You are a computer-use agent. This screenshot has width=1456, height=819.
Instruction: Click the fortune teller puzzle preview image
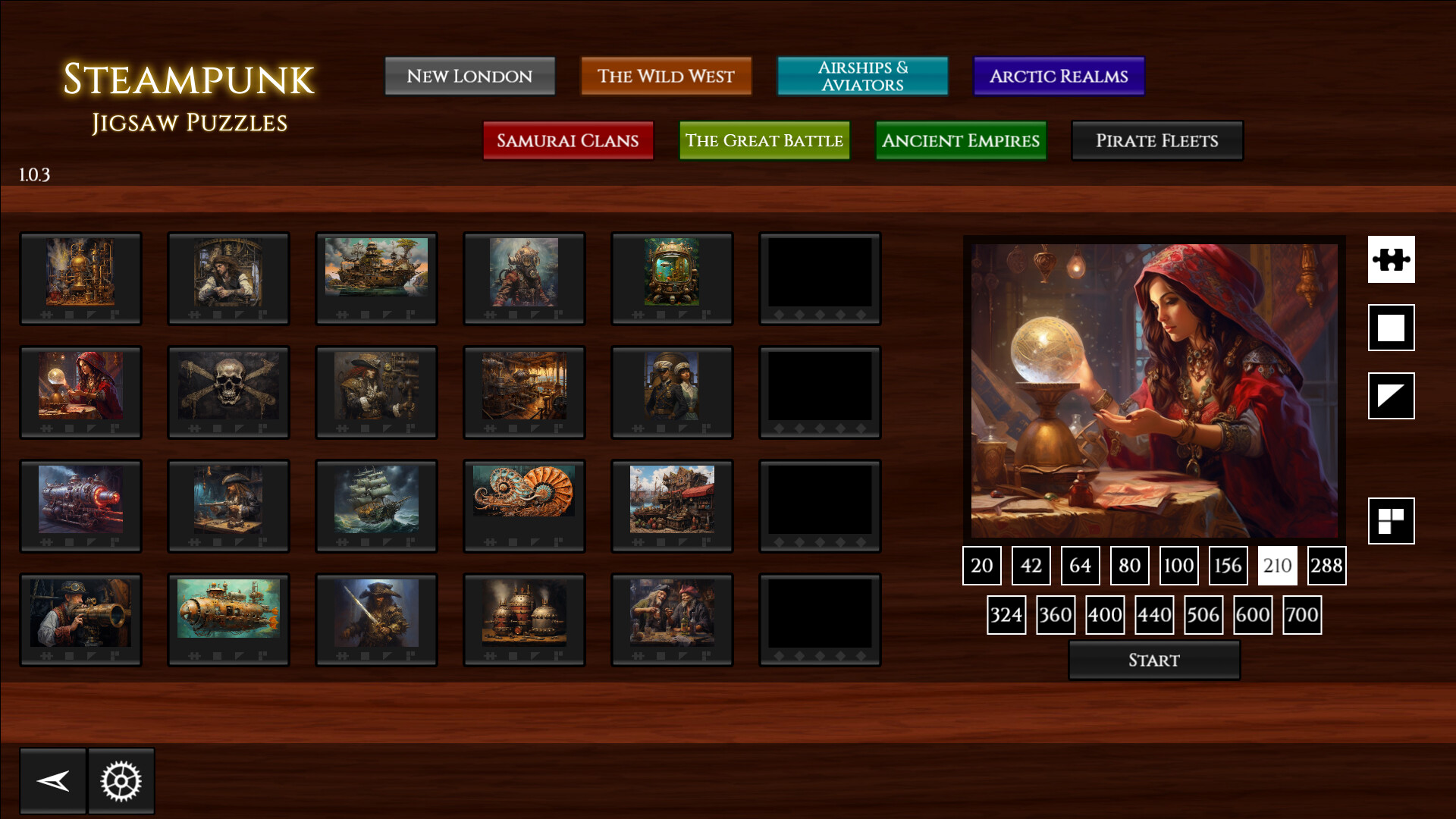coord(1154,387)
